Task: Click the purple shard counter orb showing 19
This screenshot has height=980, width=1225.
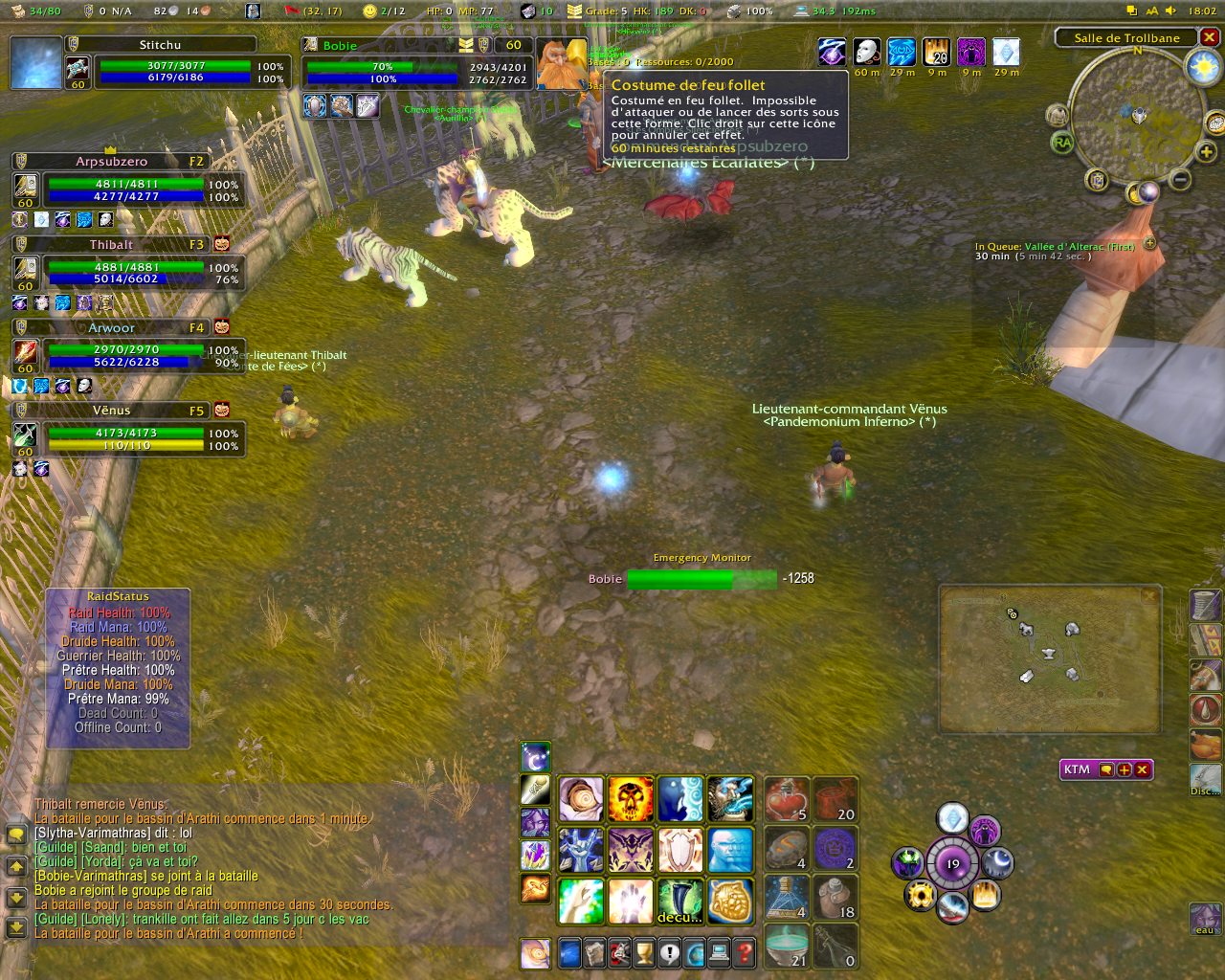Action: [x=952, y=863]
